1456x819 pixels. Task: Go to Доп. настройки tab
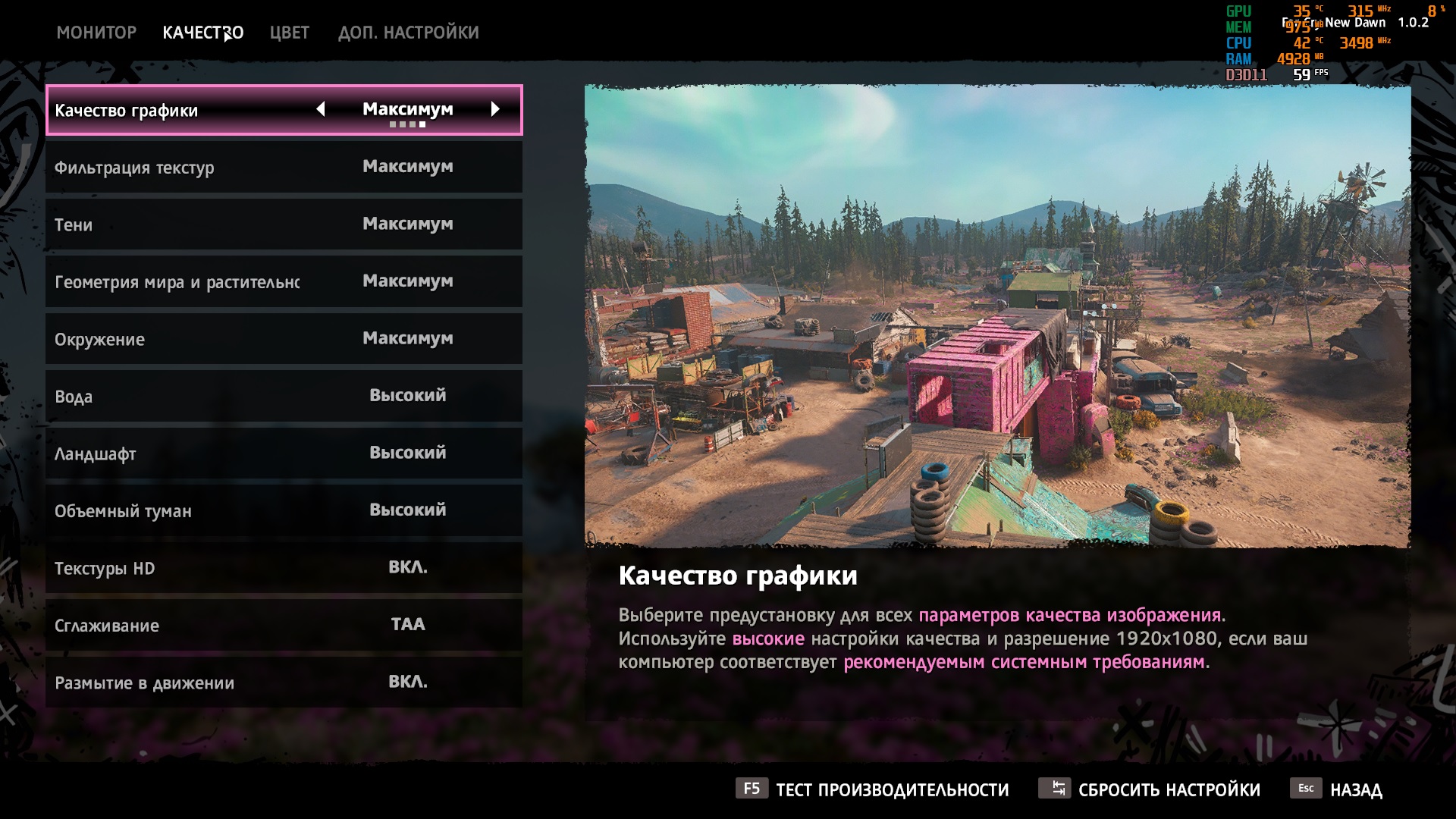(x=408, y=33)
